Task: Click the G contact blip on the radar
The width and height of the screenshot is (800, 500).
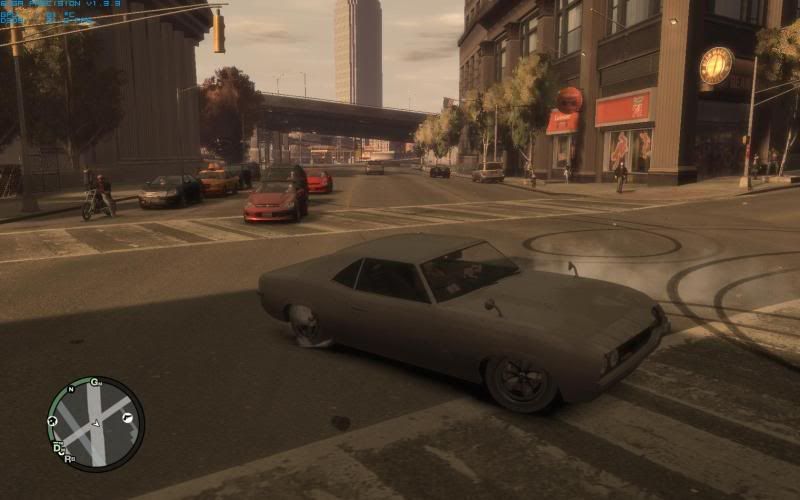Action: (x=95, y=382)
